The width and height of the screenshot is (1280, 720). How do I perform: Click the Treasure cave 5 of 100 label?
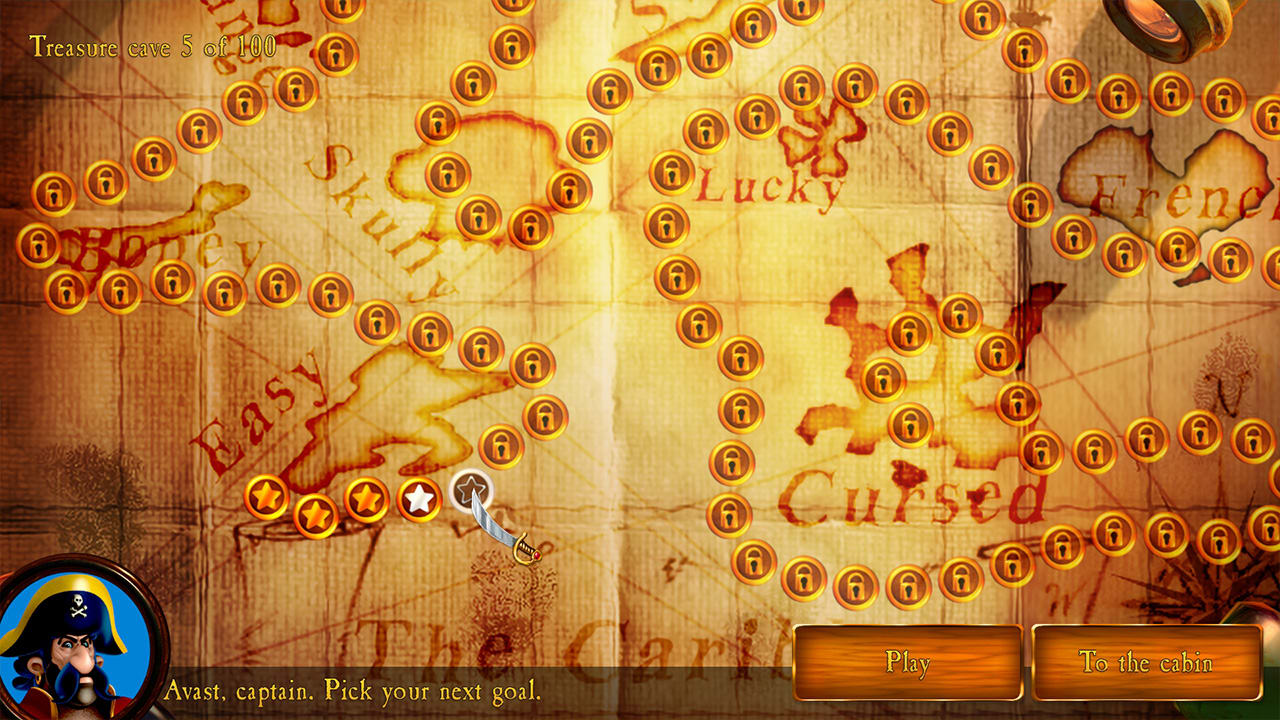(x=148, y=46)
